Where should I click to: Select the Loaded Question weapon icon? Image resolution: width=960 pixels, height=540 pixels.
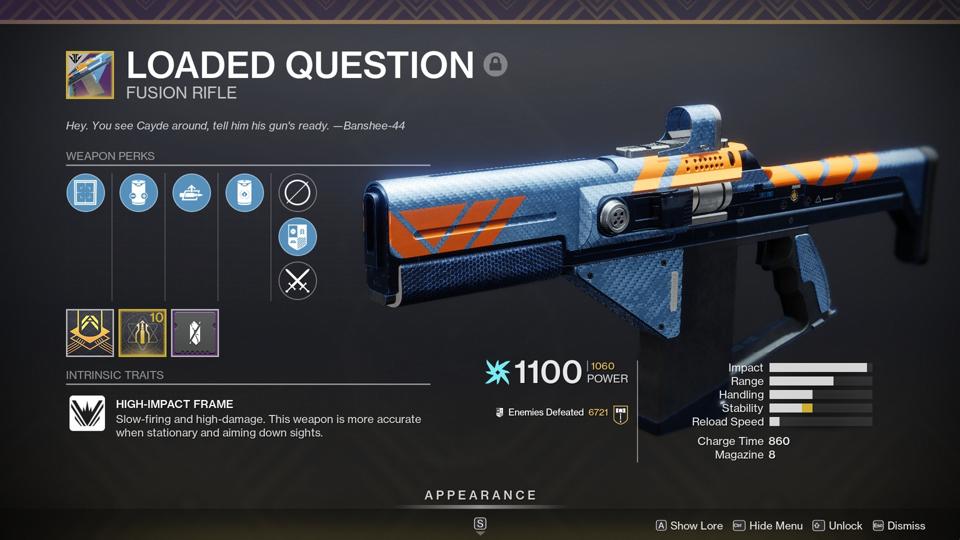(x=90, y=75)
